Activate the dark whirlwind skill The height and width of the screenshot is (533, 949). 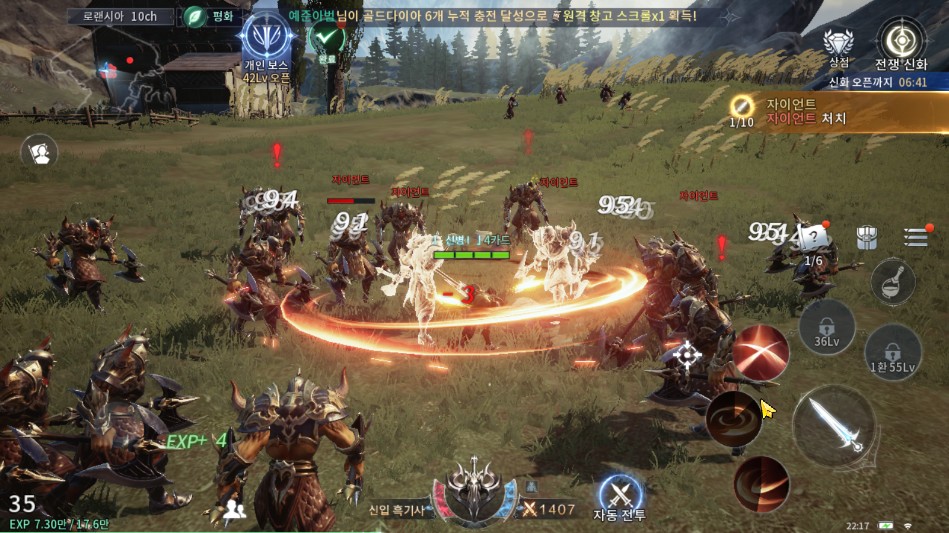pos(734,418)
